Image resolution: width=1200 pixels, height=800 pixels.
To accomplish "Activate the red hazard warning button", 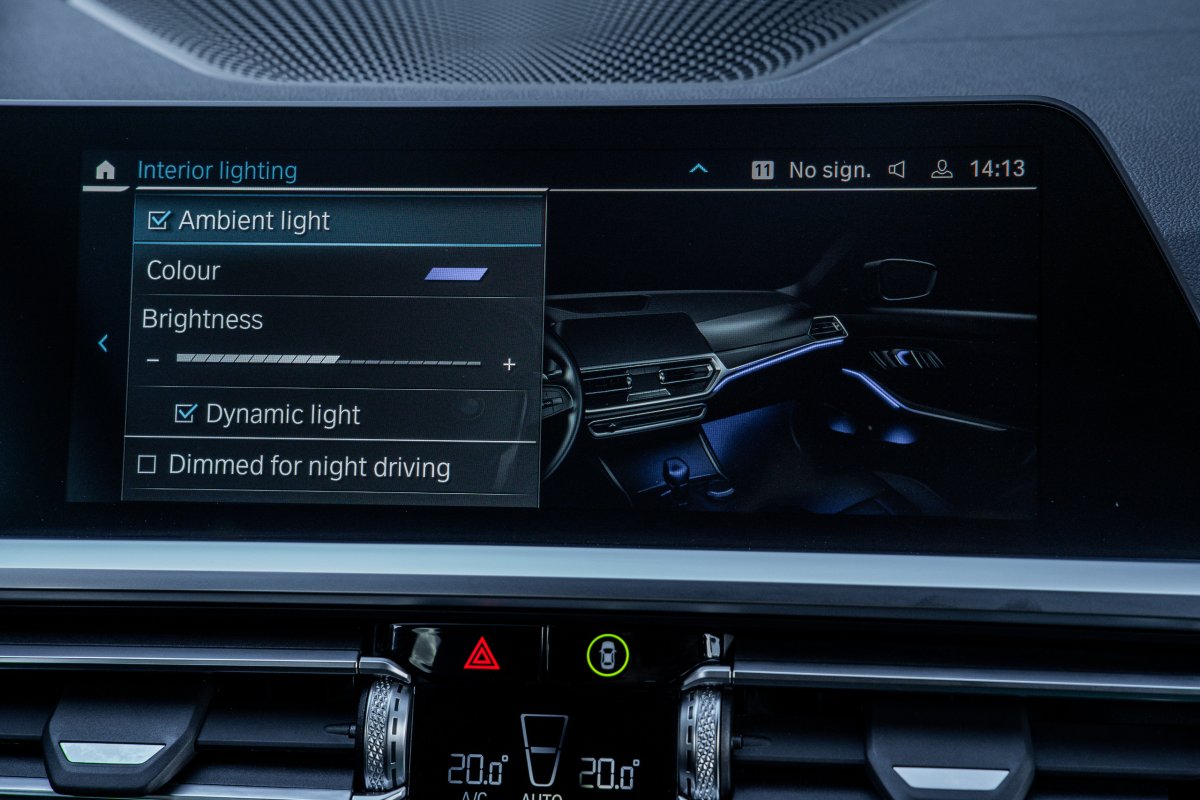I will pos(482,654).
